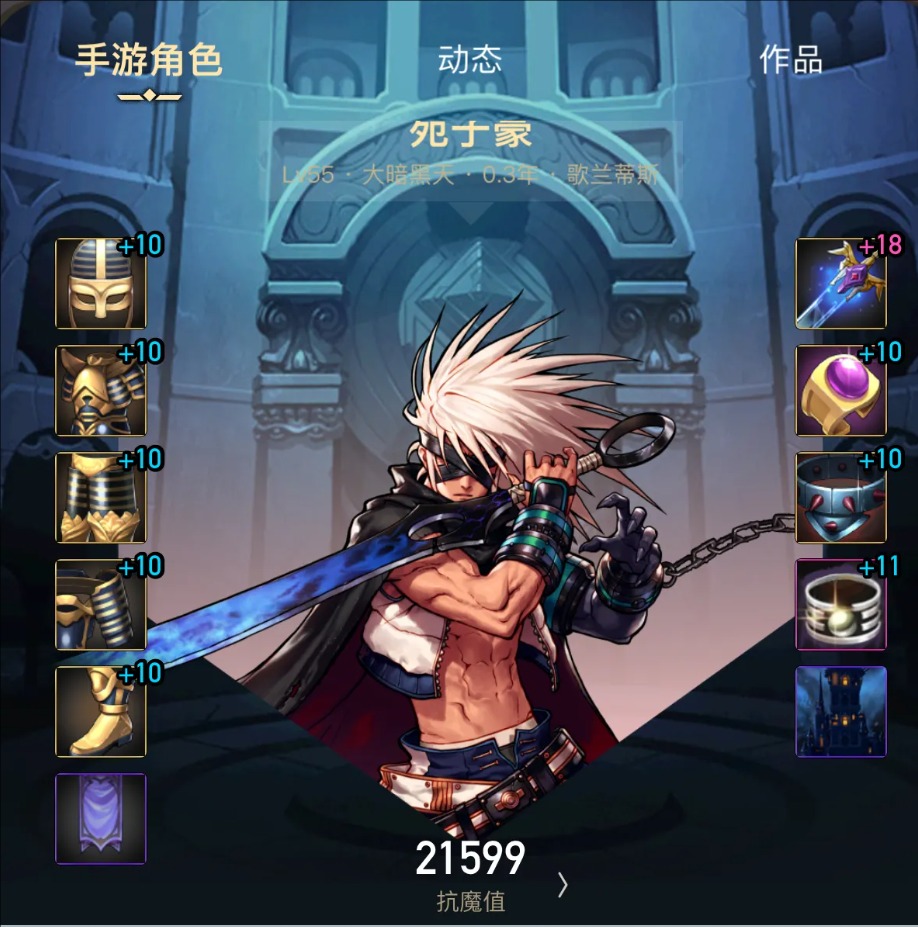Open the purple banner title slot

(101, 818)
